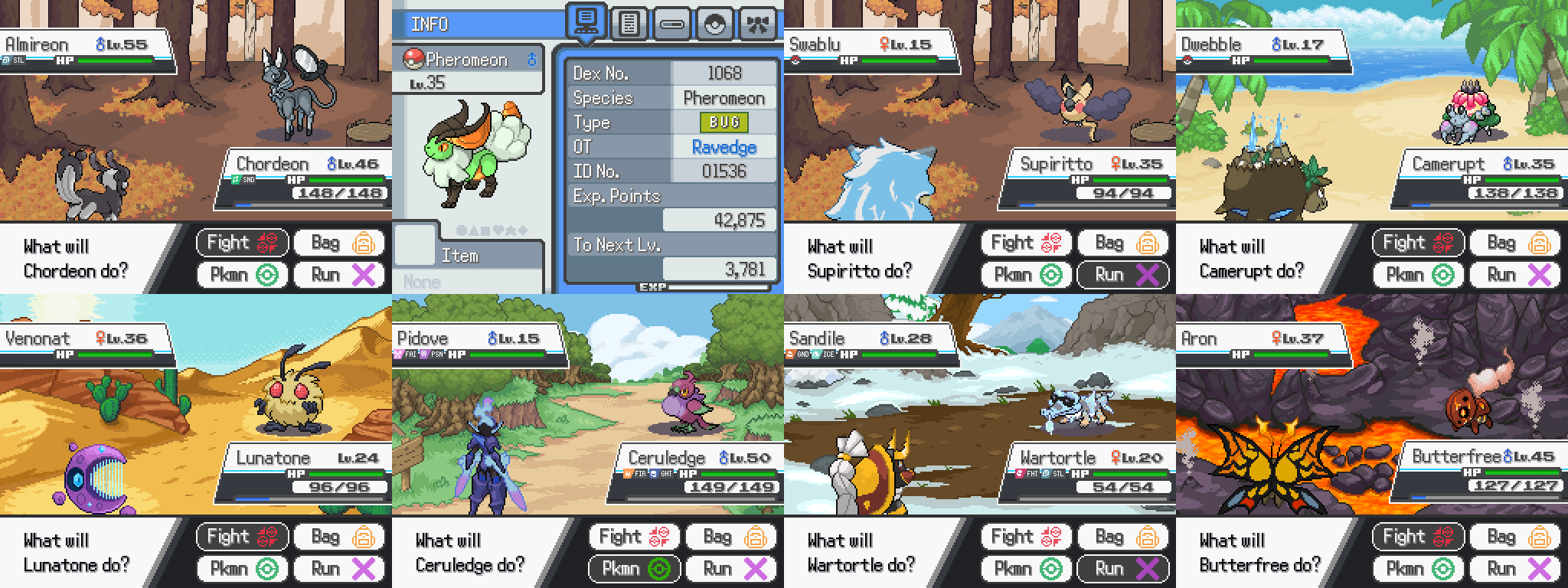The height and width of the screenshot is (588, 1568).
Task: Open the Bag in Lunatone's battle
Action: (x=340, y=537)
